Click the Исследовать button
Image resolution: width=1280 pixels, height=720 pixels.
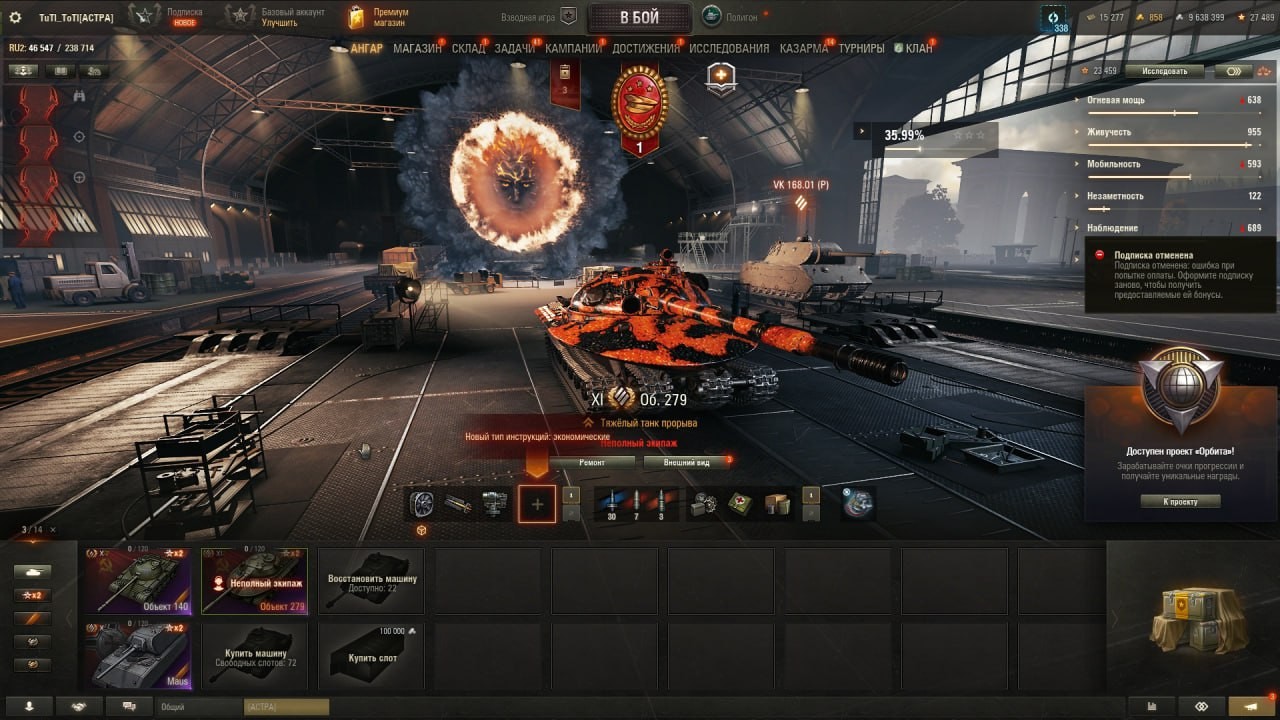point(1167,71)
